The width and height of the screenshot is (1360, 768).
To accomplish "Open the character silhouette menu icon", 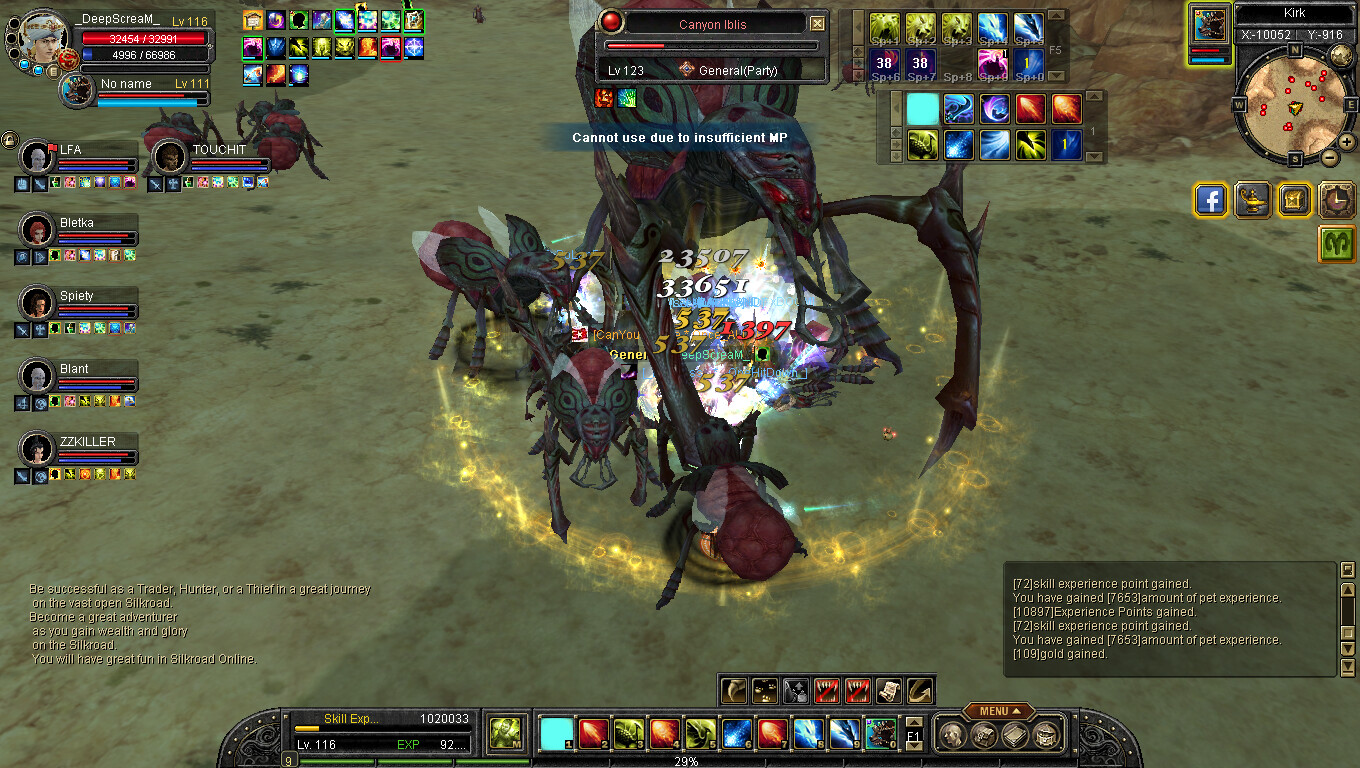I will coord(953,735).
